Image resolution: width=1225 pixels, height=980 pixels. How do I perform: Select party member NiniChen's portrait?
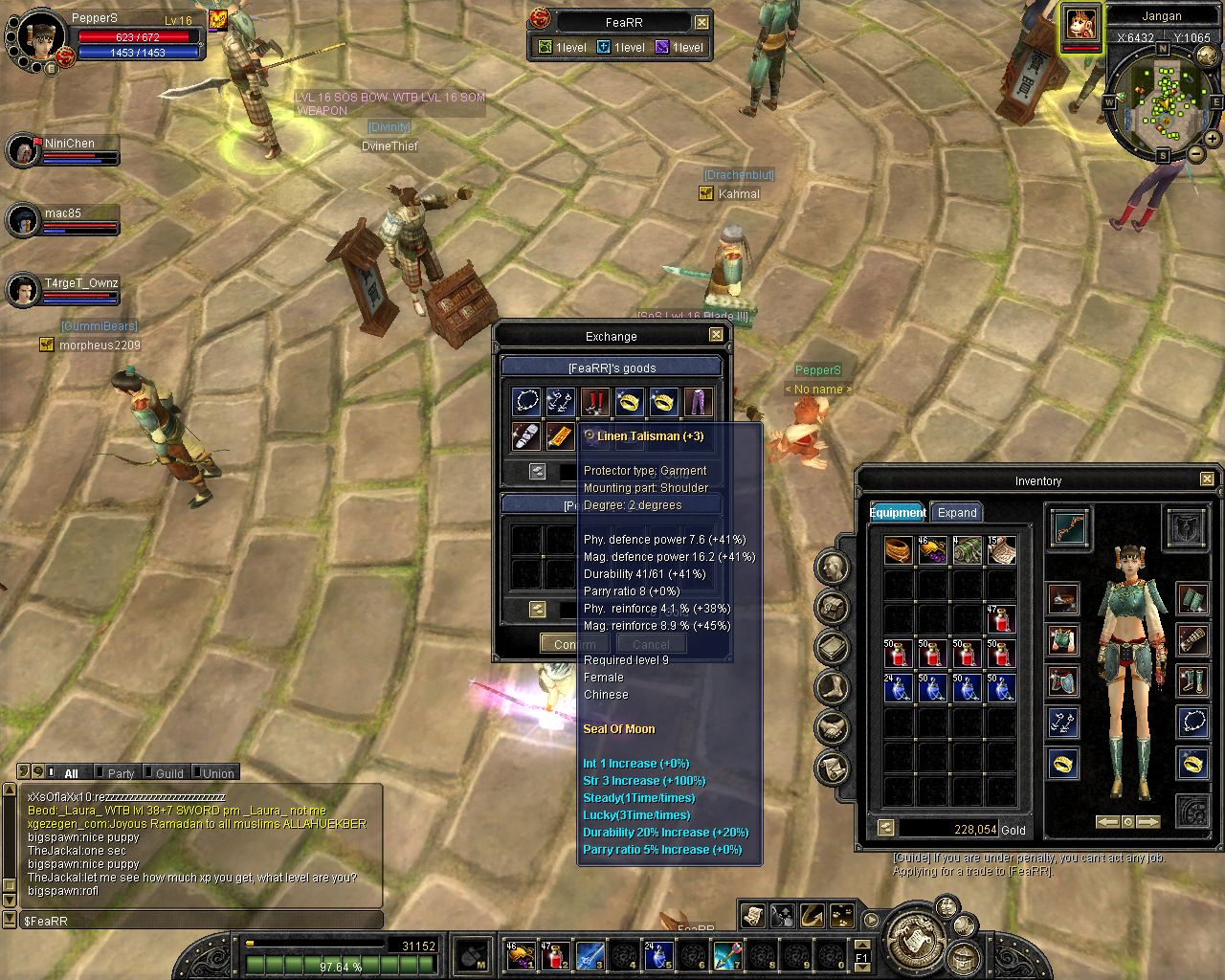pyautogui.click(x=23, y=151)
